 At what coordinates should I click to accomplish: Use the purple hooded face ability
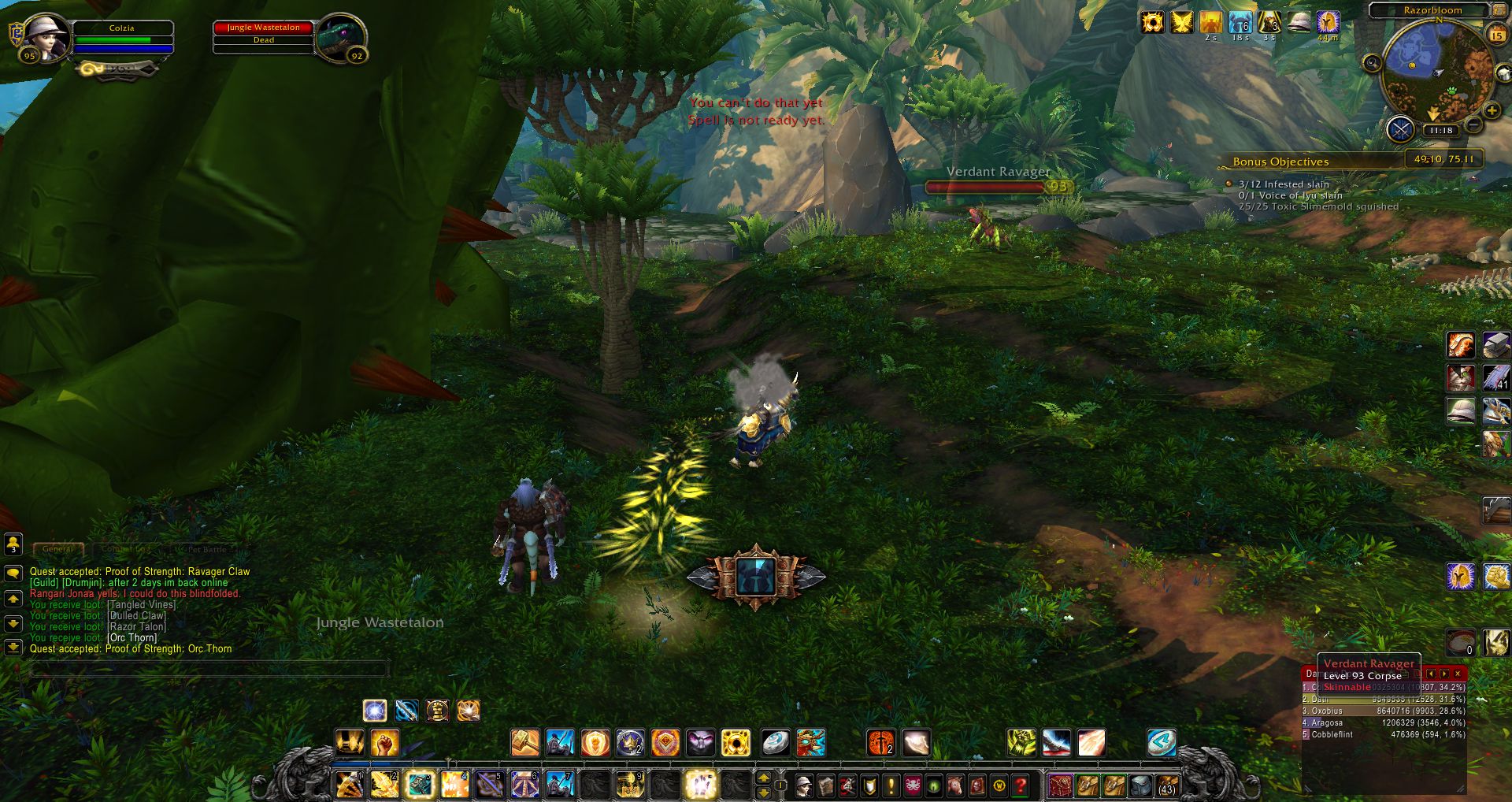pyautogui.click(x=700, y=742)
